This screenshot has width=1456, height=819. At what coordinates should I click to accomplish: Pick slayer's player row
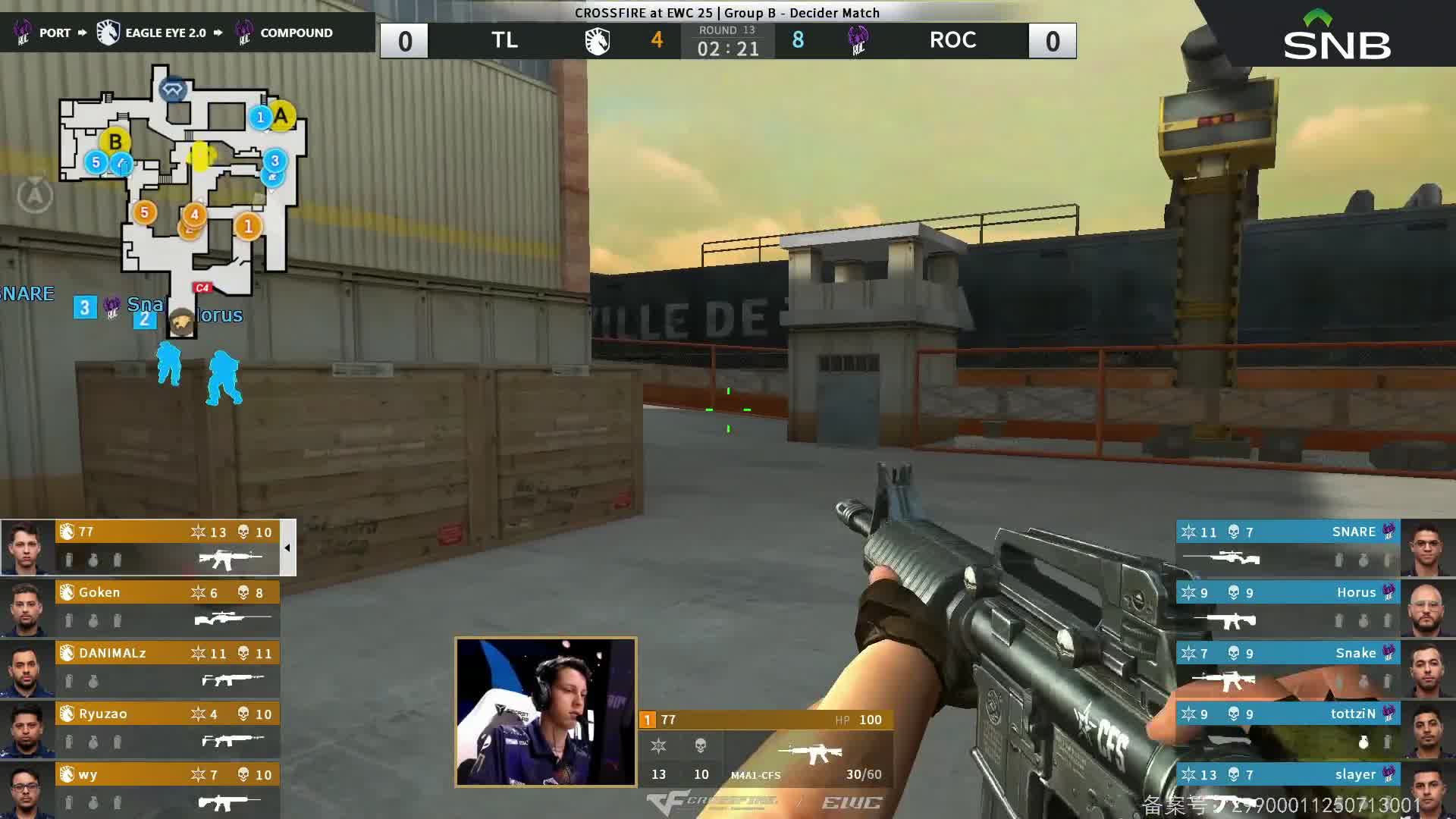[x=1288, y=789]
